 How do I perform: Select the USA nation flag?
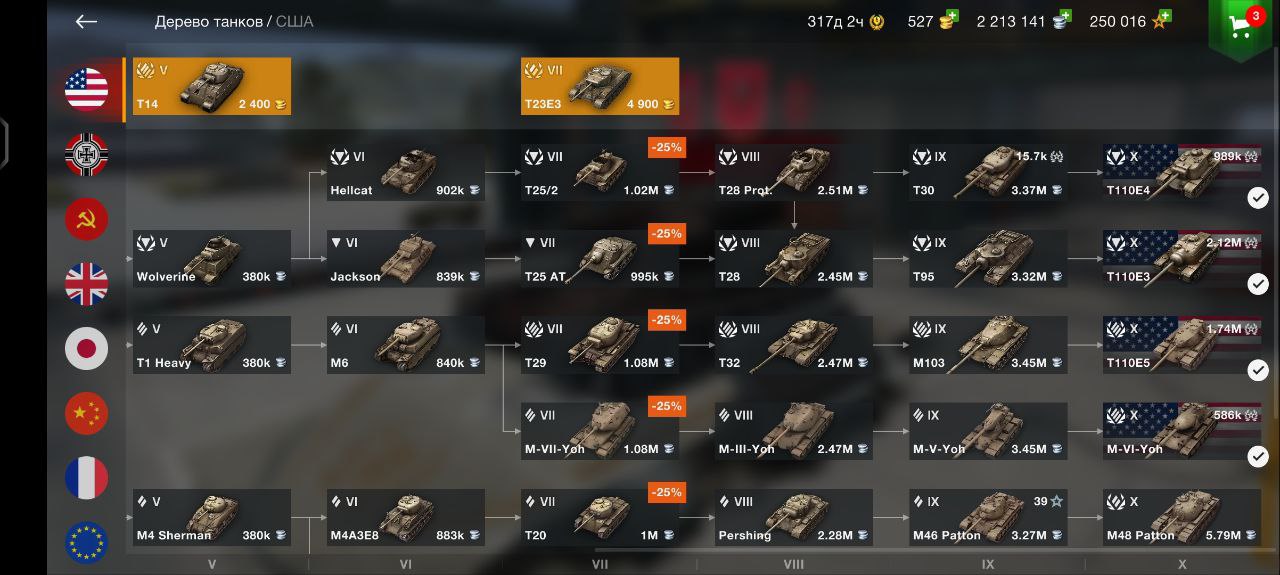[x=87, y=90]
